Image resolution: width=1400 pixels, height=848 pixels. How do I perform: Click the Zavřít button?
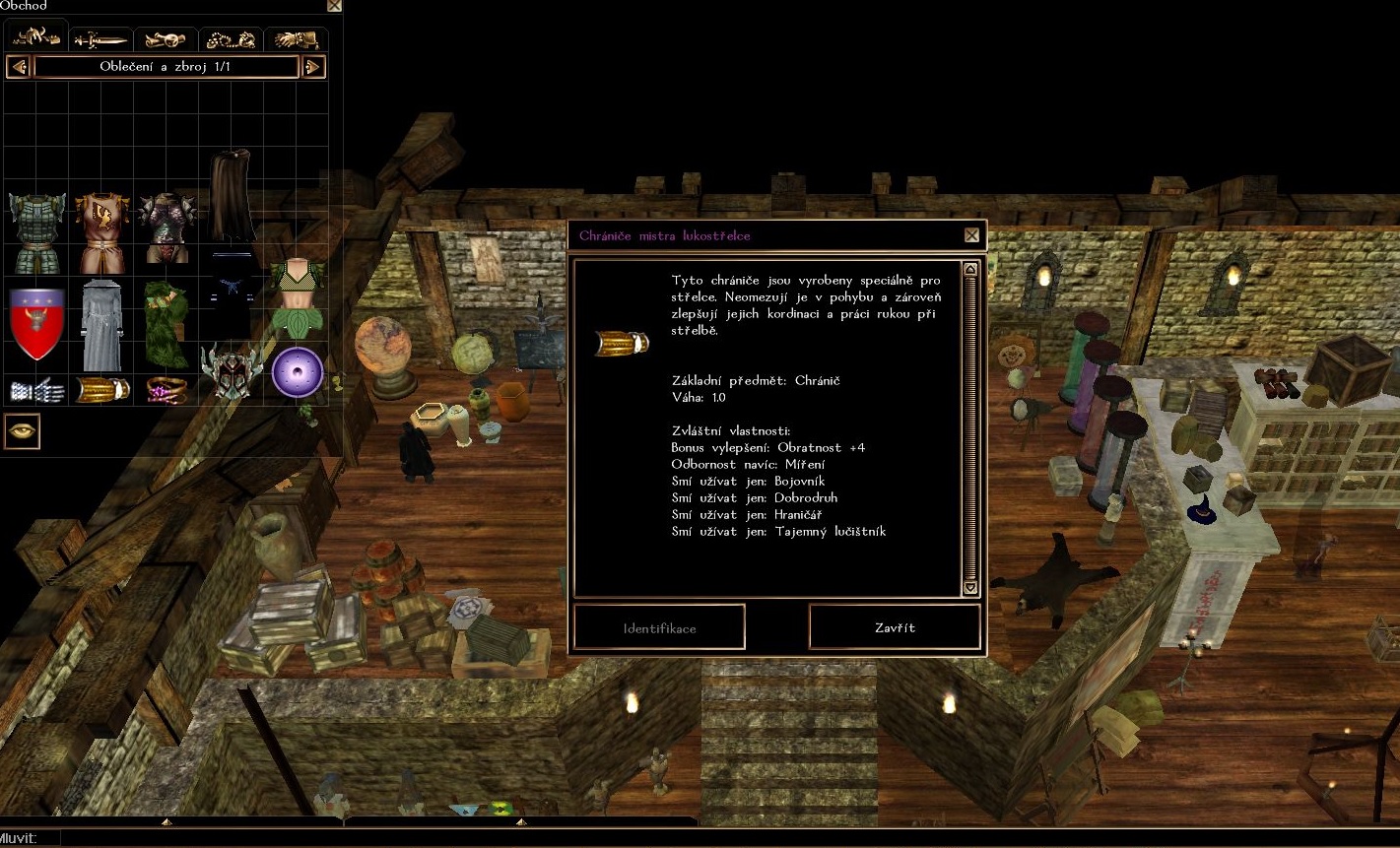coord(895,627)
